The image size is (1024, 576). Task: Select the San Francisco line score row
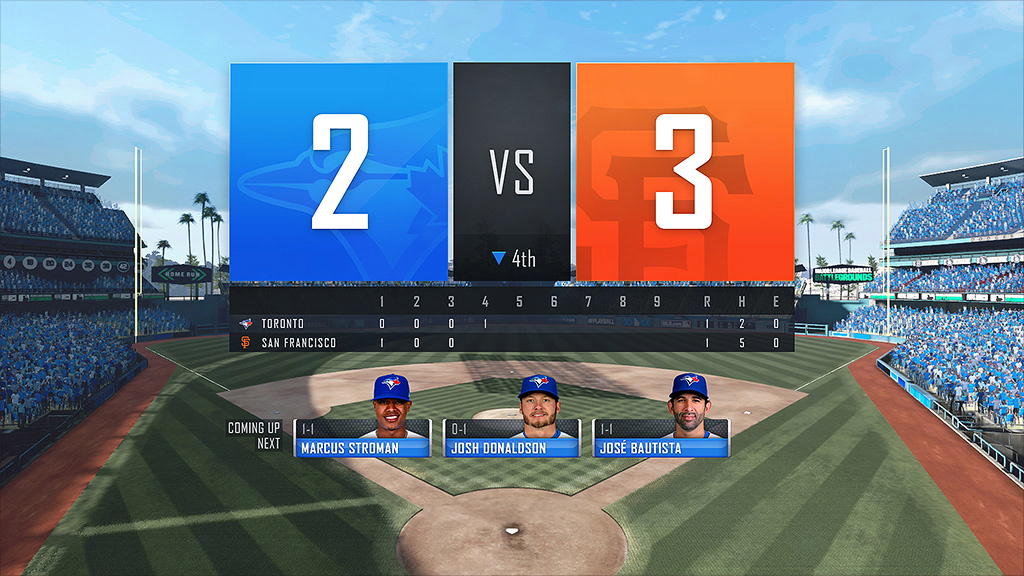click(512, 343)
